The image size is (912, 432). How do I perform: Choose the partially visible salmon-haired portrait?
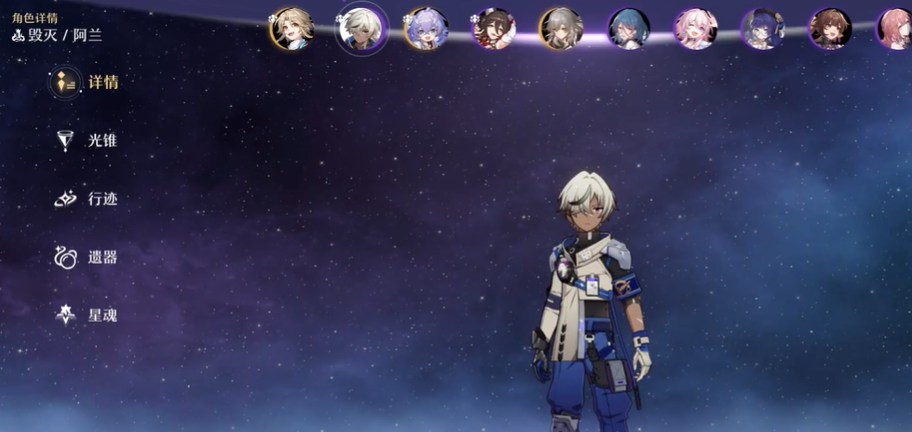click(x=895, y=29)
